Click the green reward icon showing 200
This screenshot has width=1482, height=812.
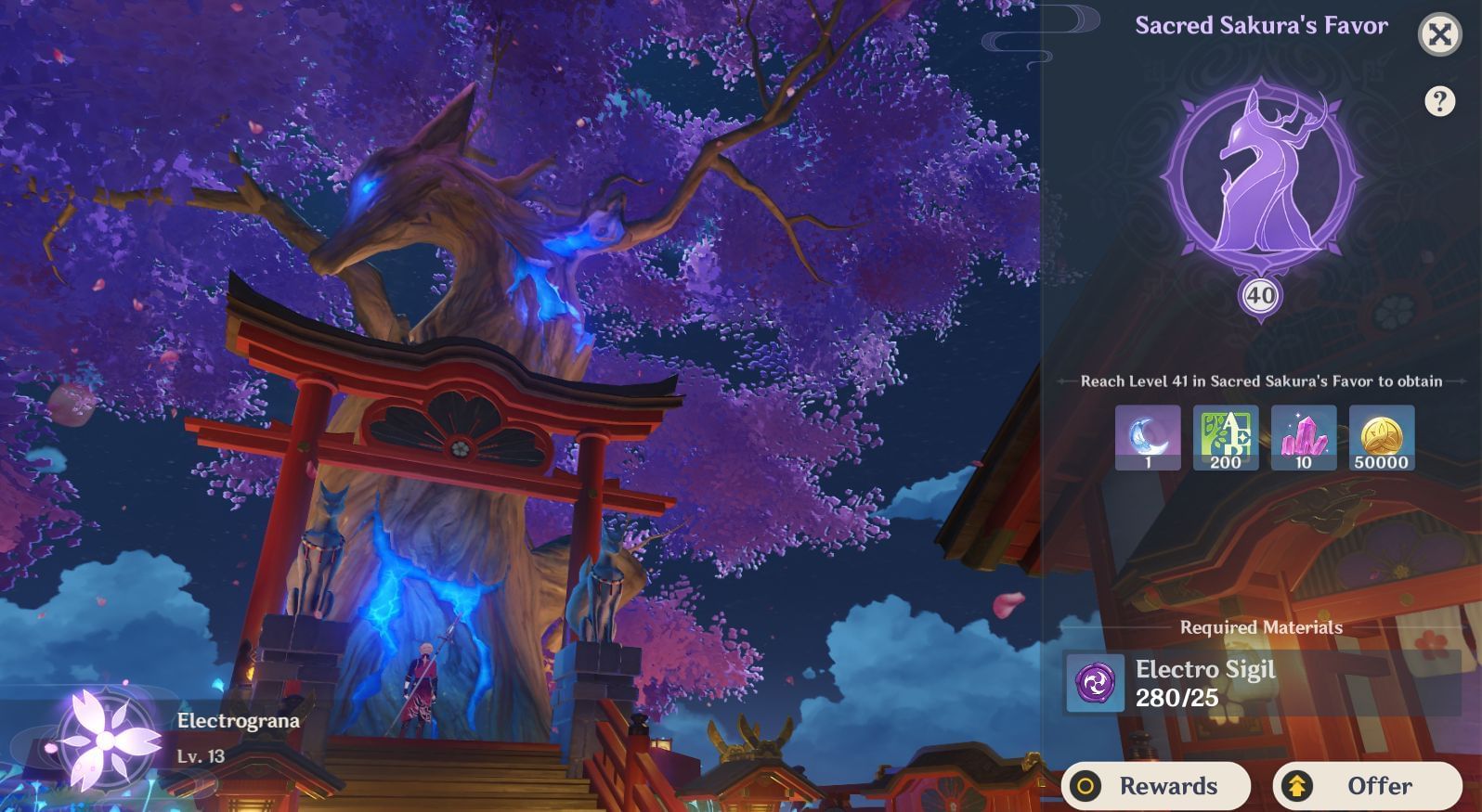pos(1226,436)
